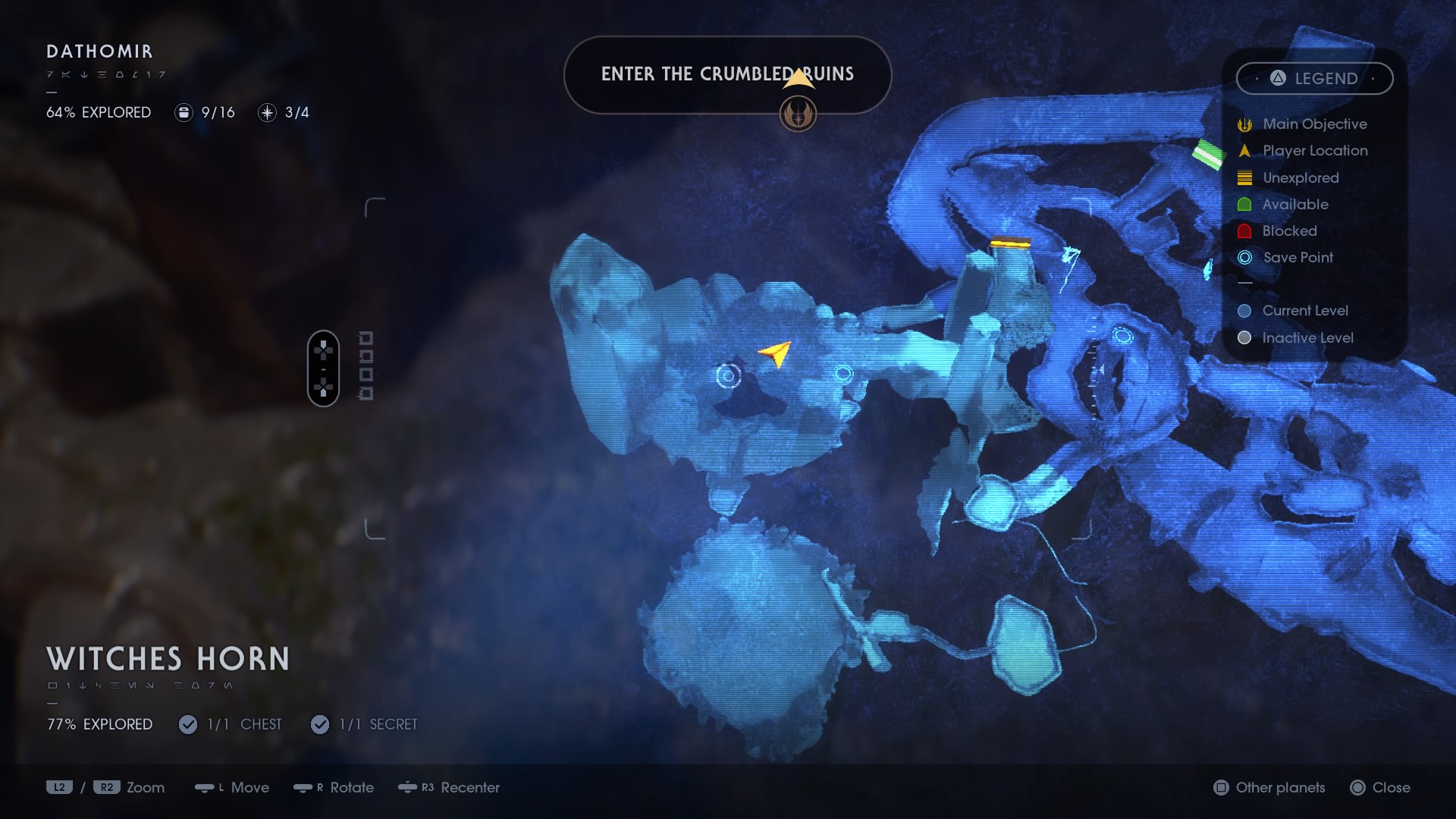The height and width of the screenshot is (819, 1456).
Task: Toggle the Legend panel header
Action: tap(1314, 78)
